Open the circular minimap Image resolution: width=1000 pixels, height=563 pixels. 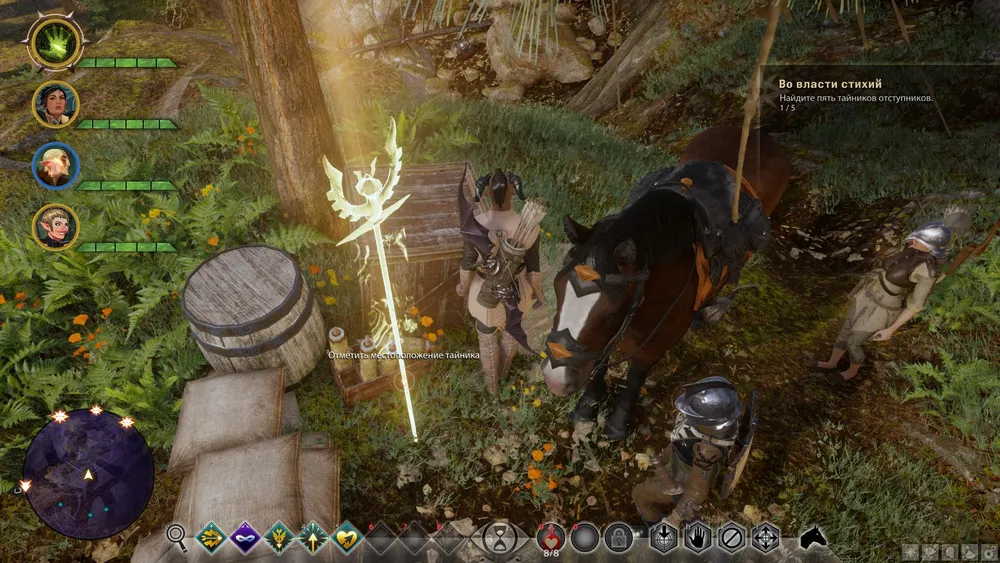tap(88, 474)
